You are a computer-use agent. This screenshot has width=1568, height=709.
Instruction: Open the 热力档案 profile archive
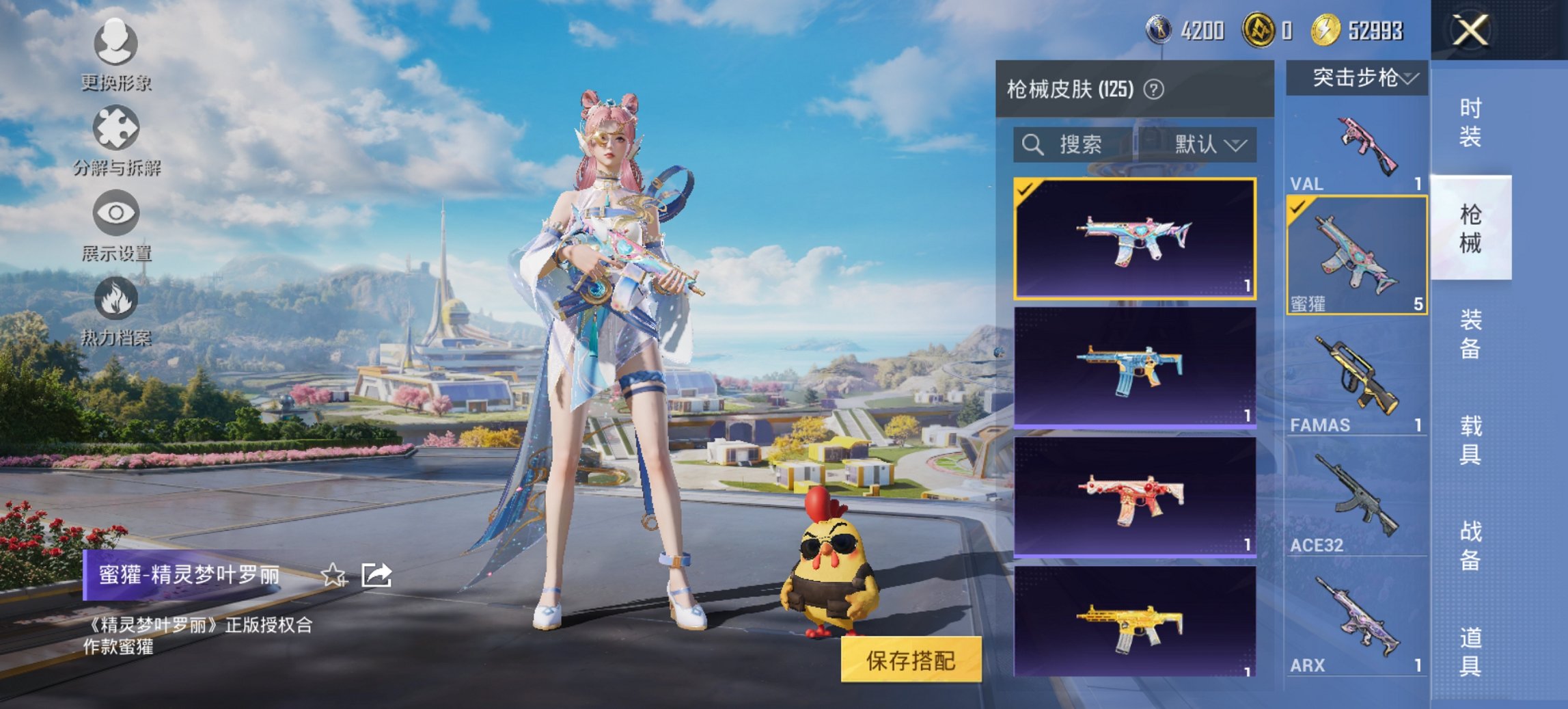pyautogui.click(x=115, y=315)
